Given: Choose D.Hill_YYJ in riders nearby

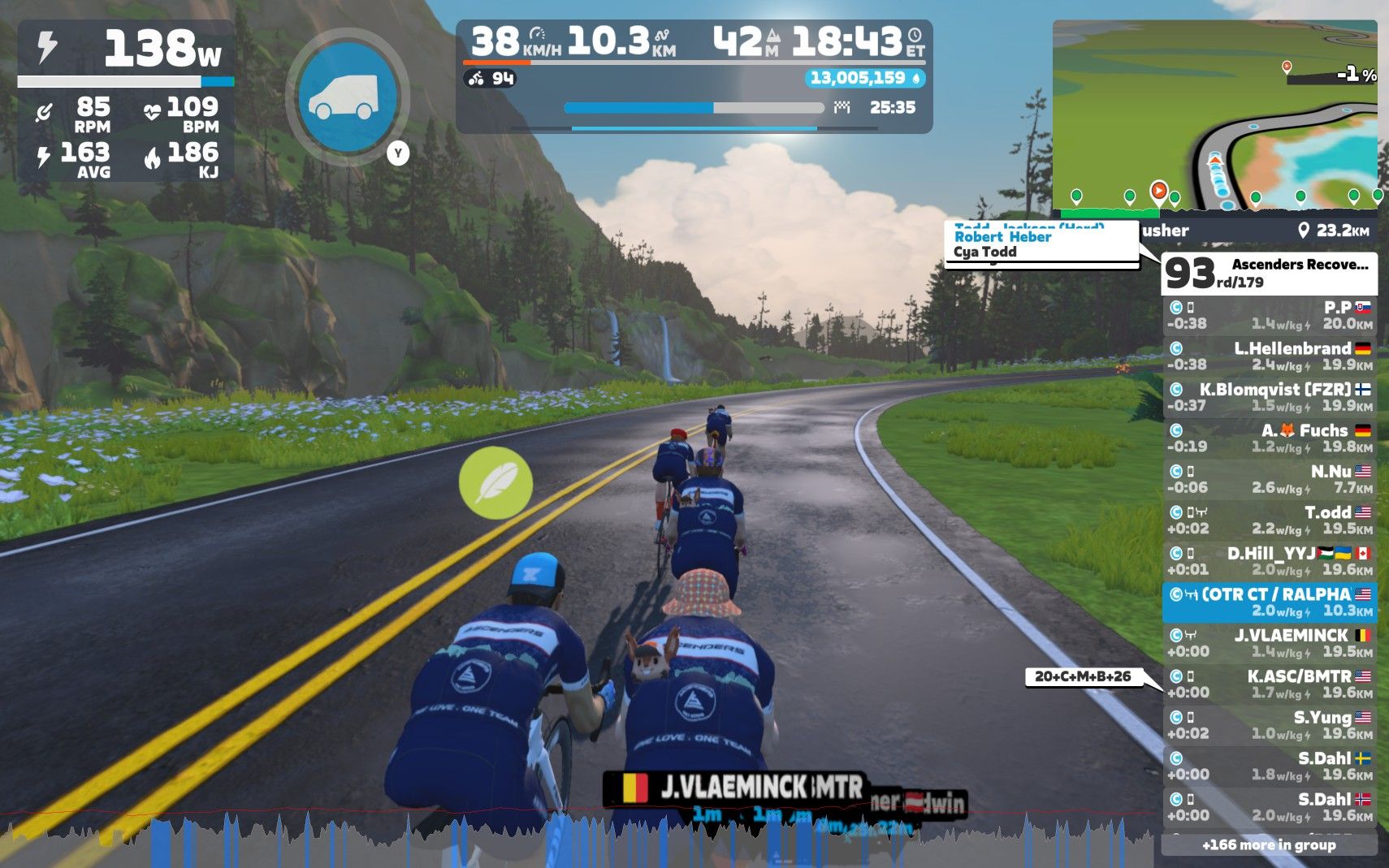Looking at the screenshot, I should pyautogui.click(x=1269, y=561).
